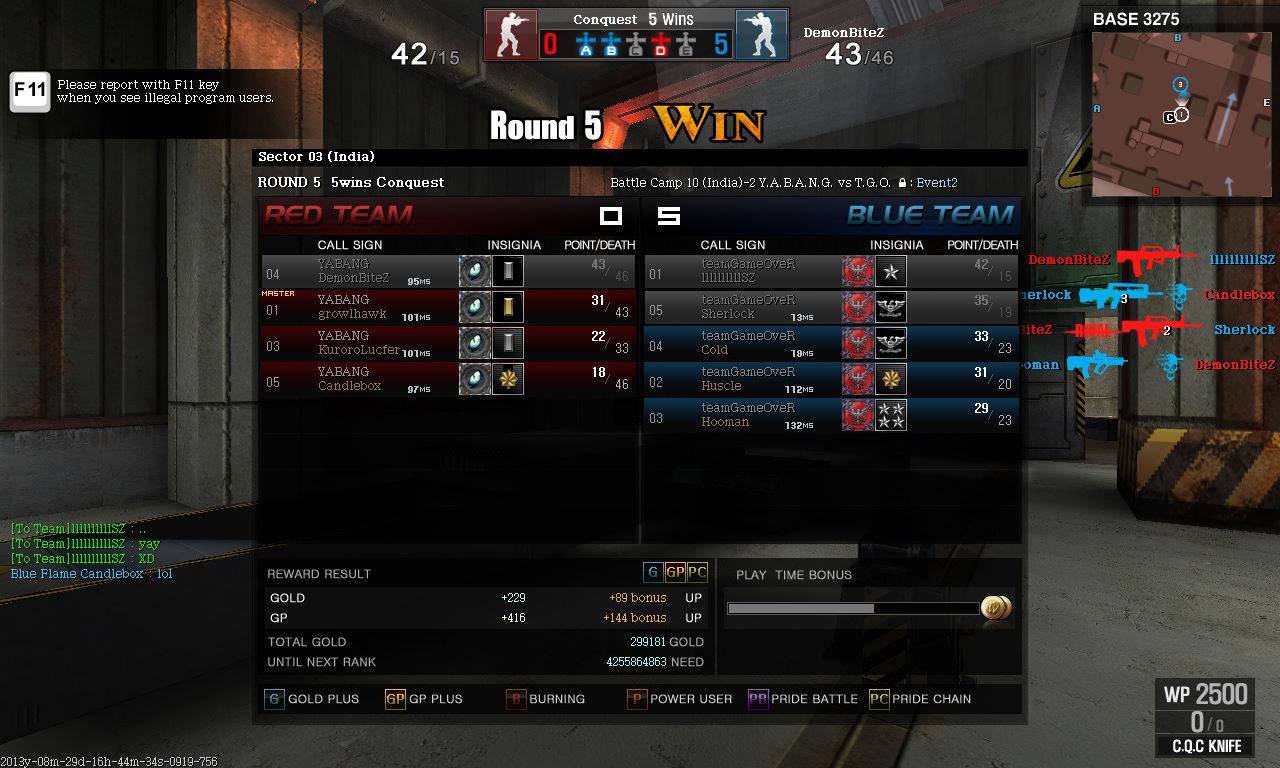Click the GP PLUS legend icon

click(395, 699)
